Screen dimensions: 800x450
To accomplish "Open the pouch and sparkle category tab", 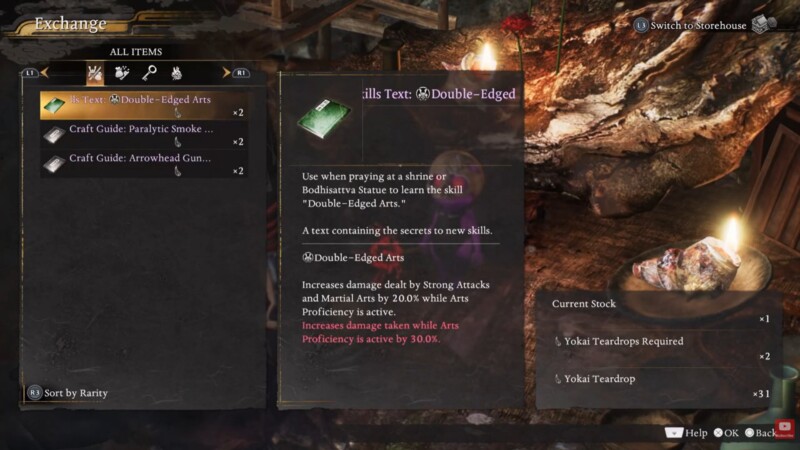I will pyautogui.click(x=122, y=73).
